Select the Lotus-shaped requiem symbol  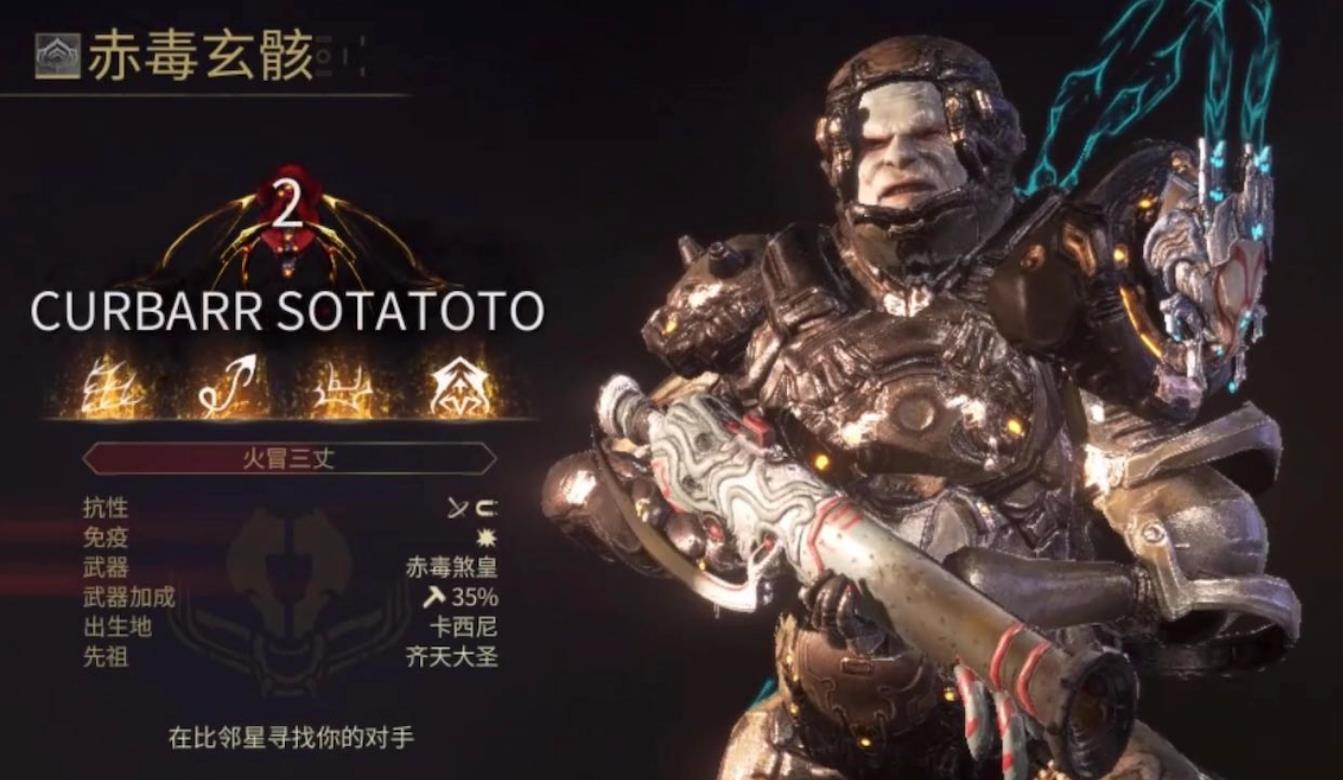tap(461, 387)
